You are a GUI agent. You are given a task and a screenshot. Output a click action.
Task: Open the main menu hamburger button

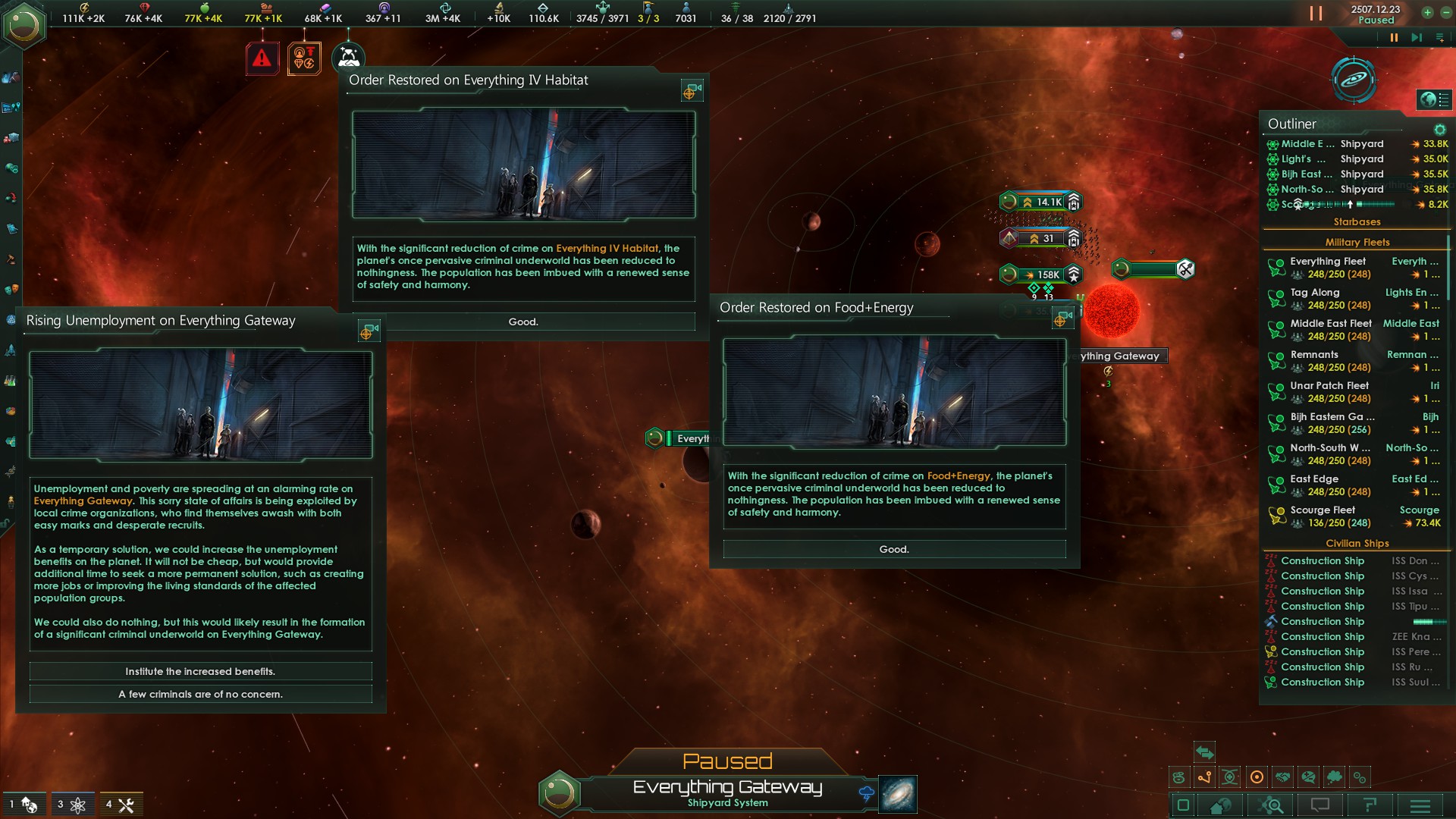(1420, 805)
